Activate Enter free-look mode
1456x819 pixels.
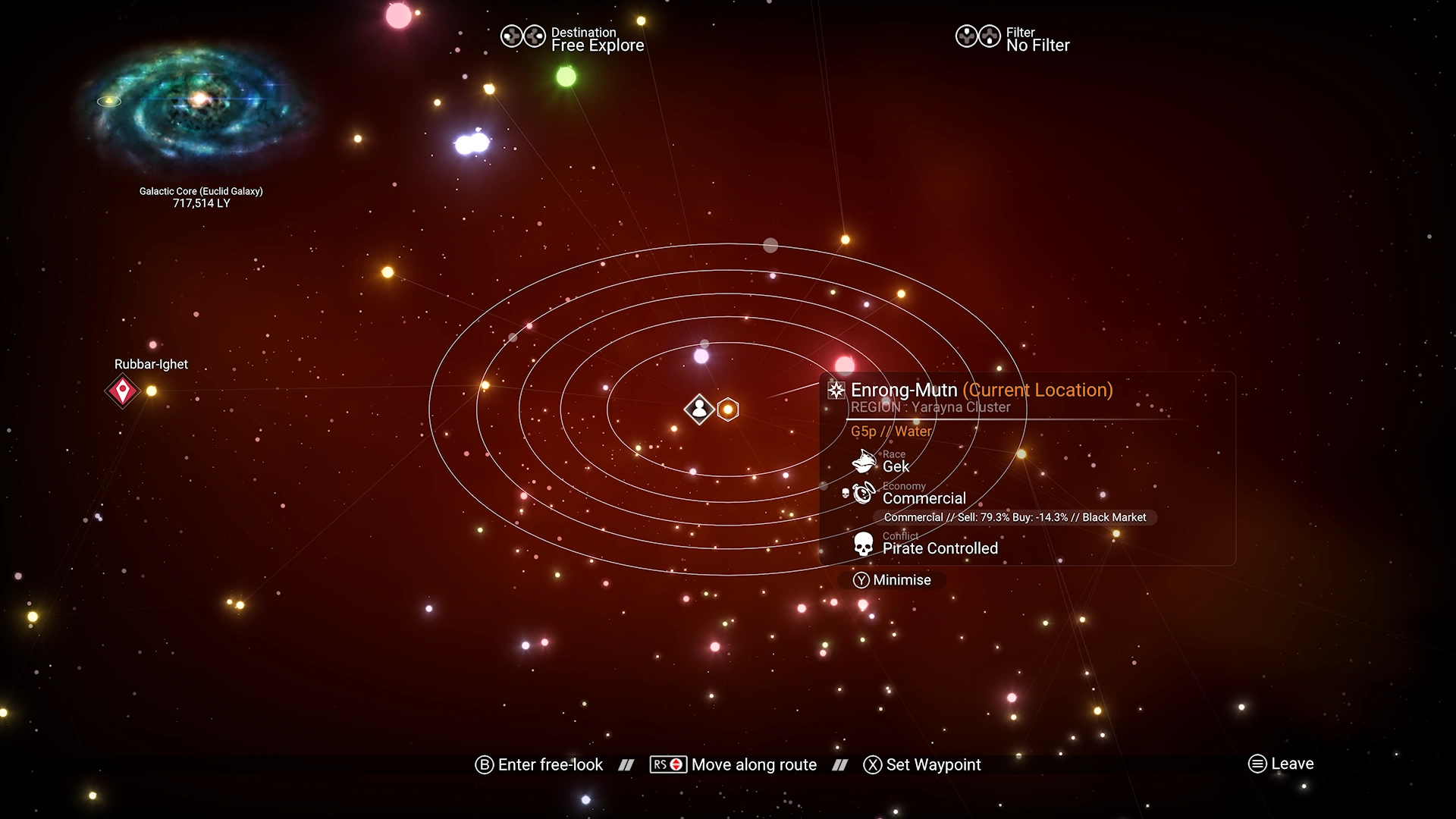pos(539,764)
